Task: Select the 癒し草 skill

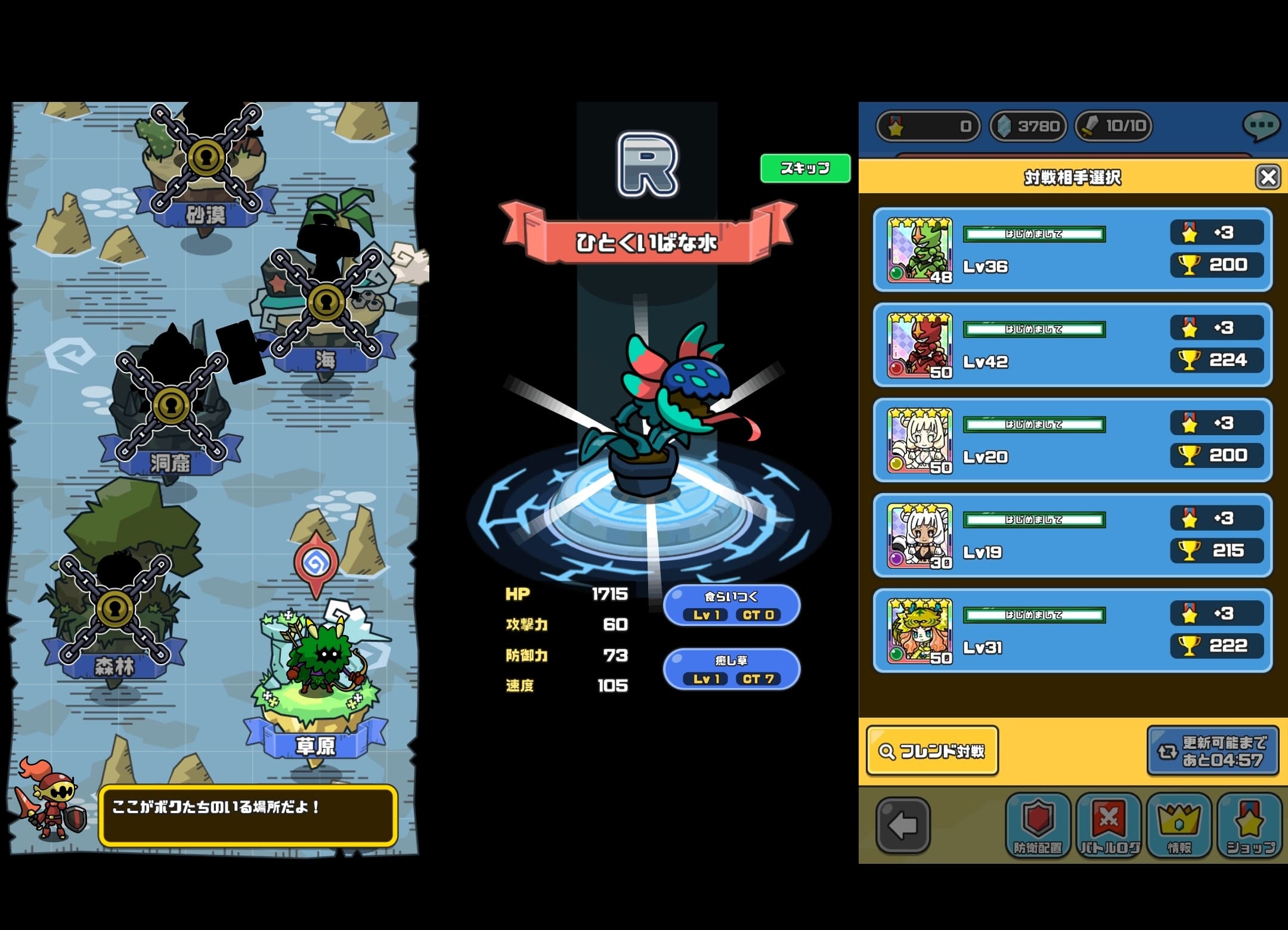Action: (x=732, y=669)
